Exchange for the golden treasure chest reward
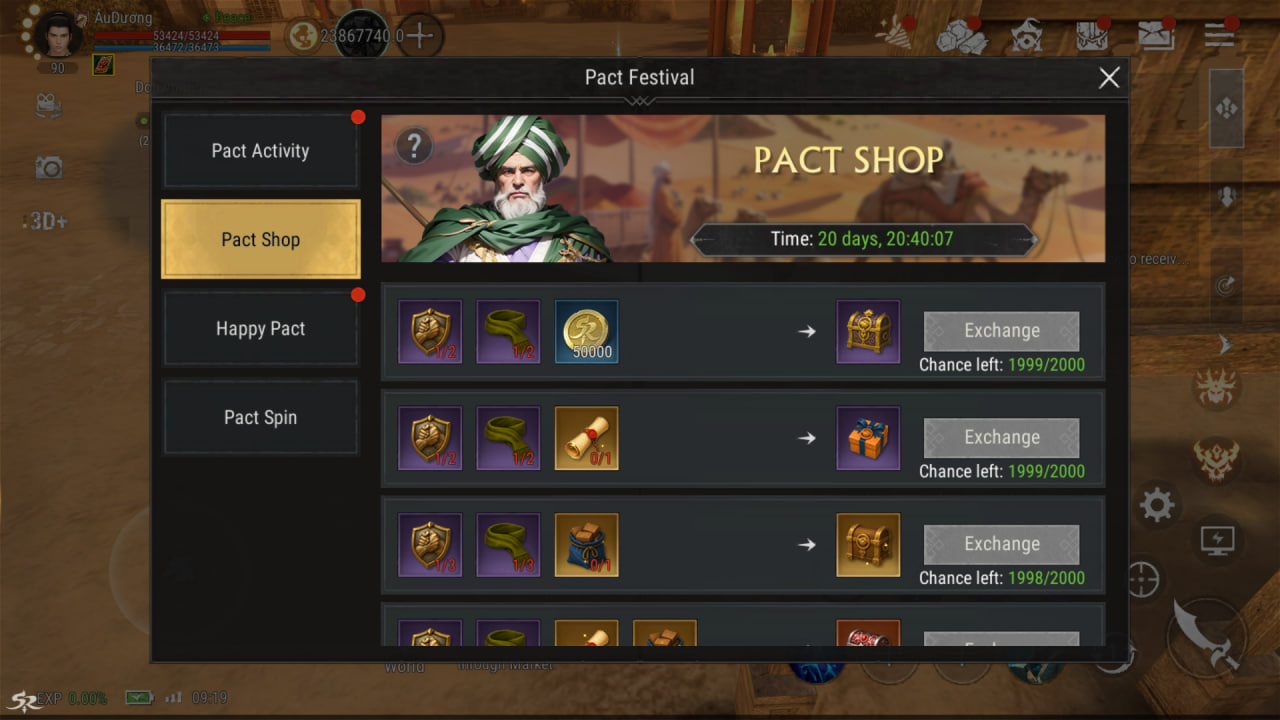 1001,331
